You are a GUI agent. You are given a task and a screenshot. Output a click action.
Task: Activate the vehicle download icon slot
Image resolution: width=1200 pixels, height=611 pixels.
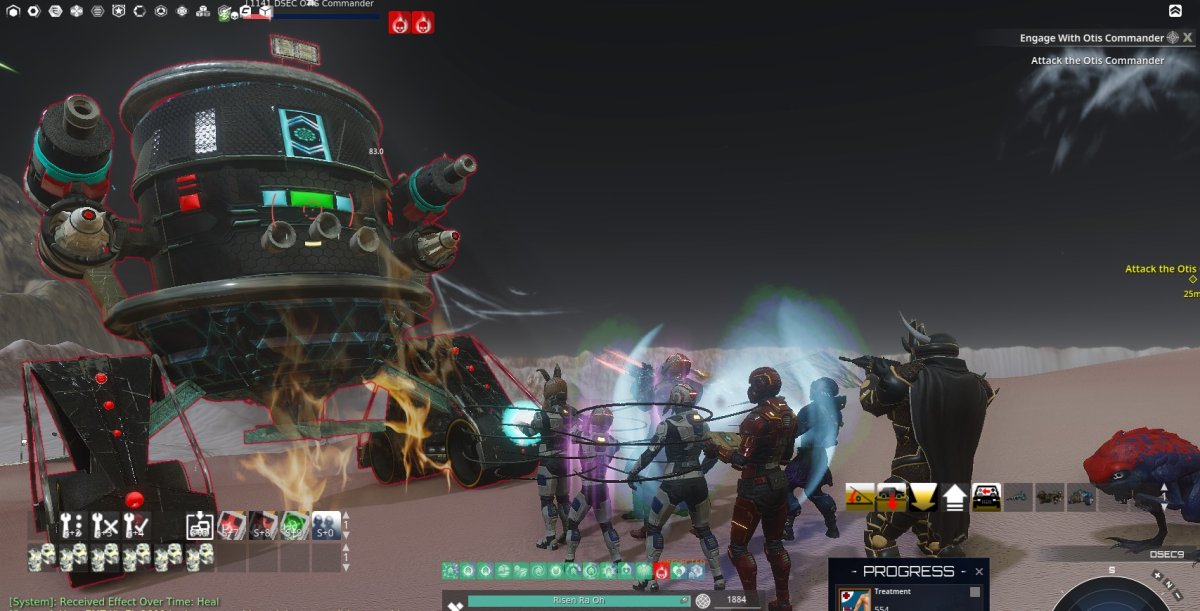[891, 497]
